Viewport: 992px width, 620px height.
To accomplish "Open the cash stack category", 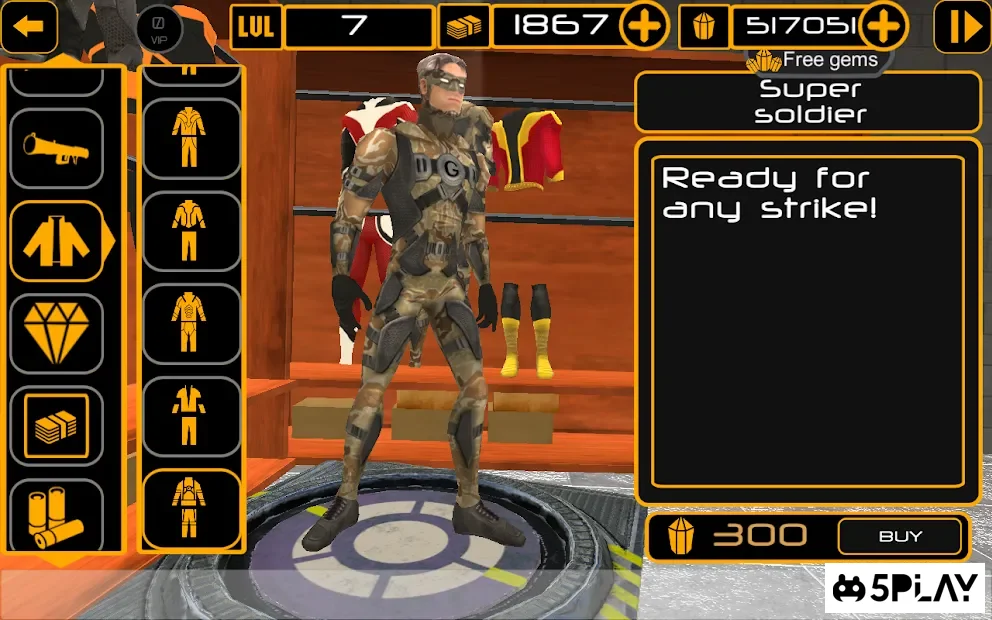I will pyautogui.click(x=56, y=426).
